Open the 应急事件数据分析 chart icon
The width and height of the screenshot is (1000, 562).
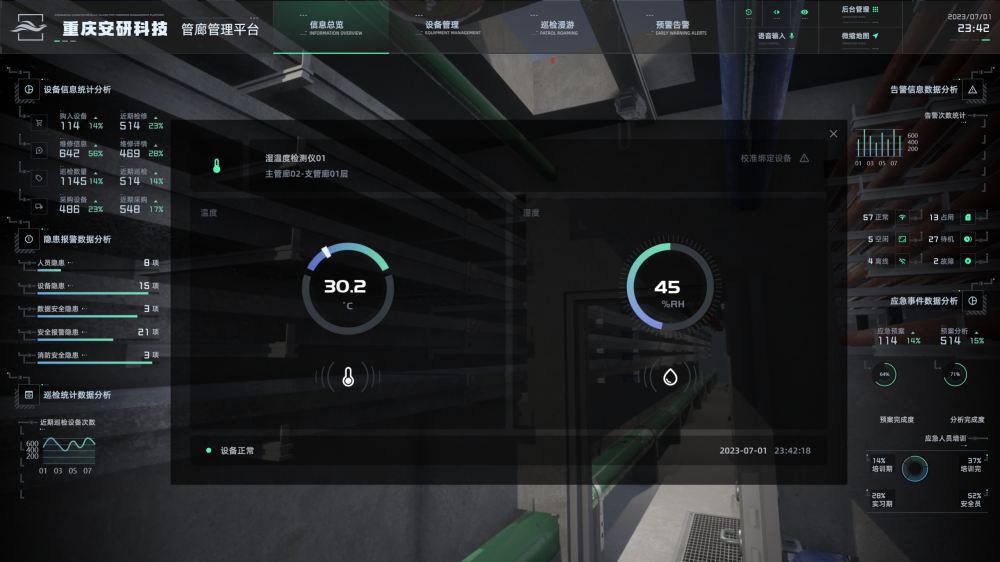coord(972,301)
